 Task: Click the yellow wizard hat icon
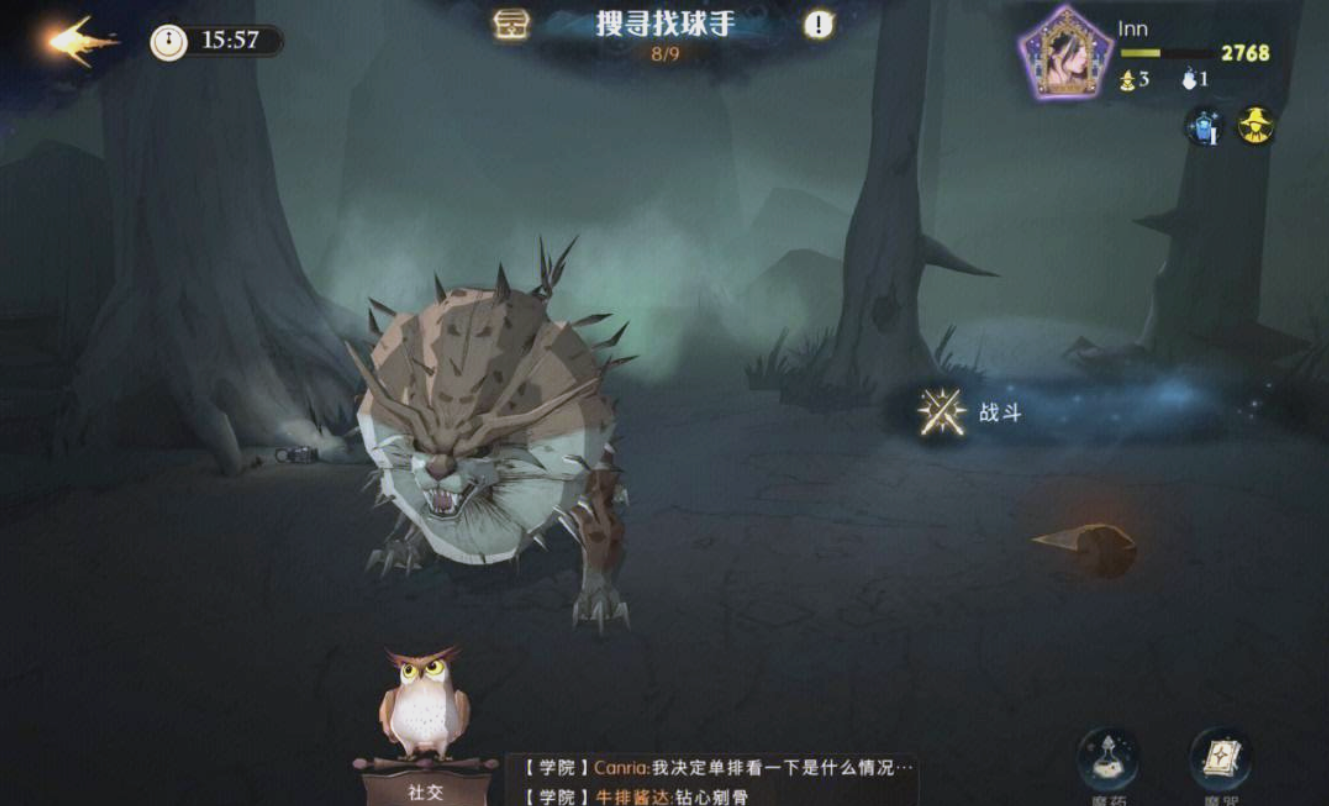coord(1255,127)
